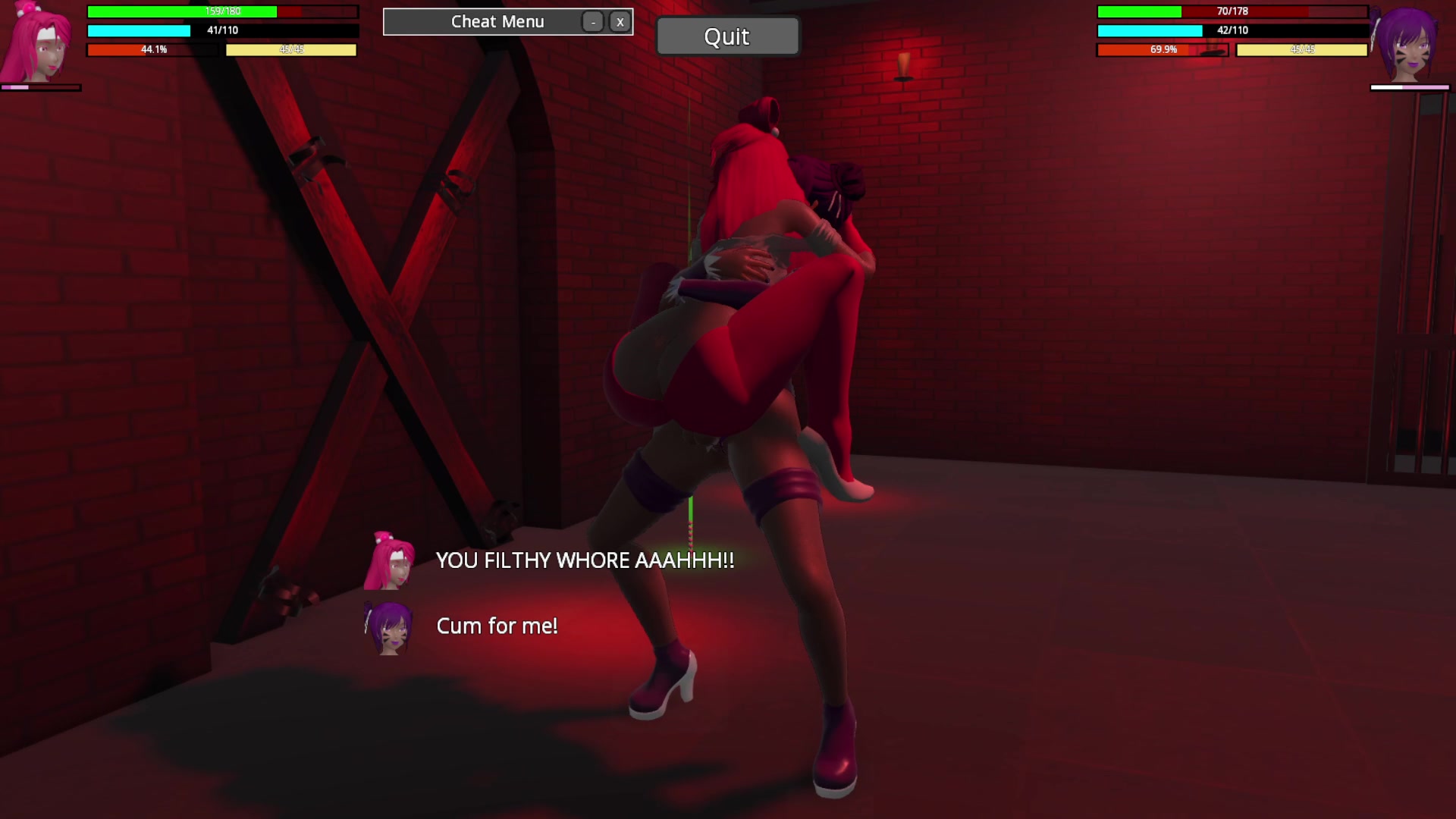Click the Quit button
The height and width of the screenshot is (819, 1456).
point(726,36)
